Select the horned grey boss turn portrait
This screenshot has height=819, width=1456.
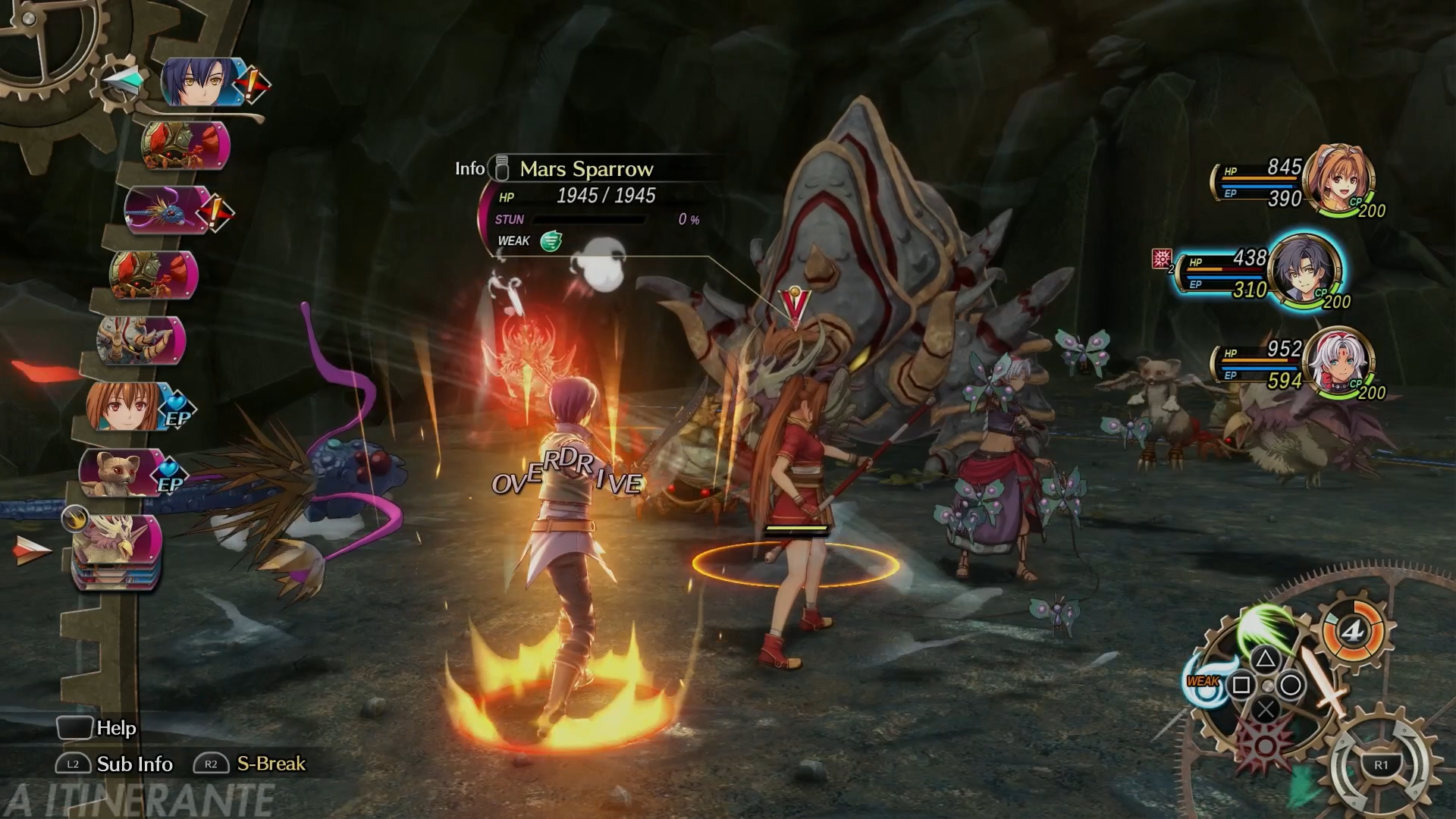141,340
